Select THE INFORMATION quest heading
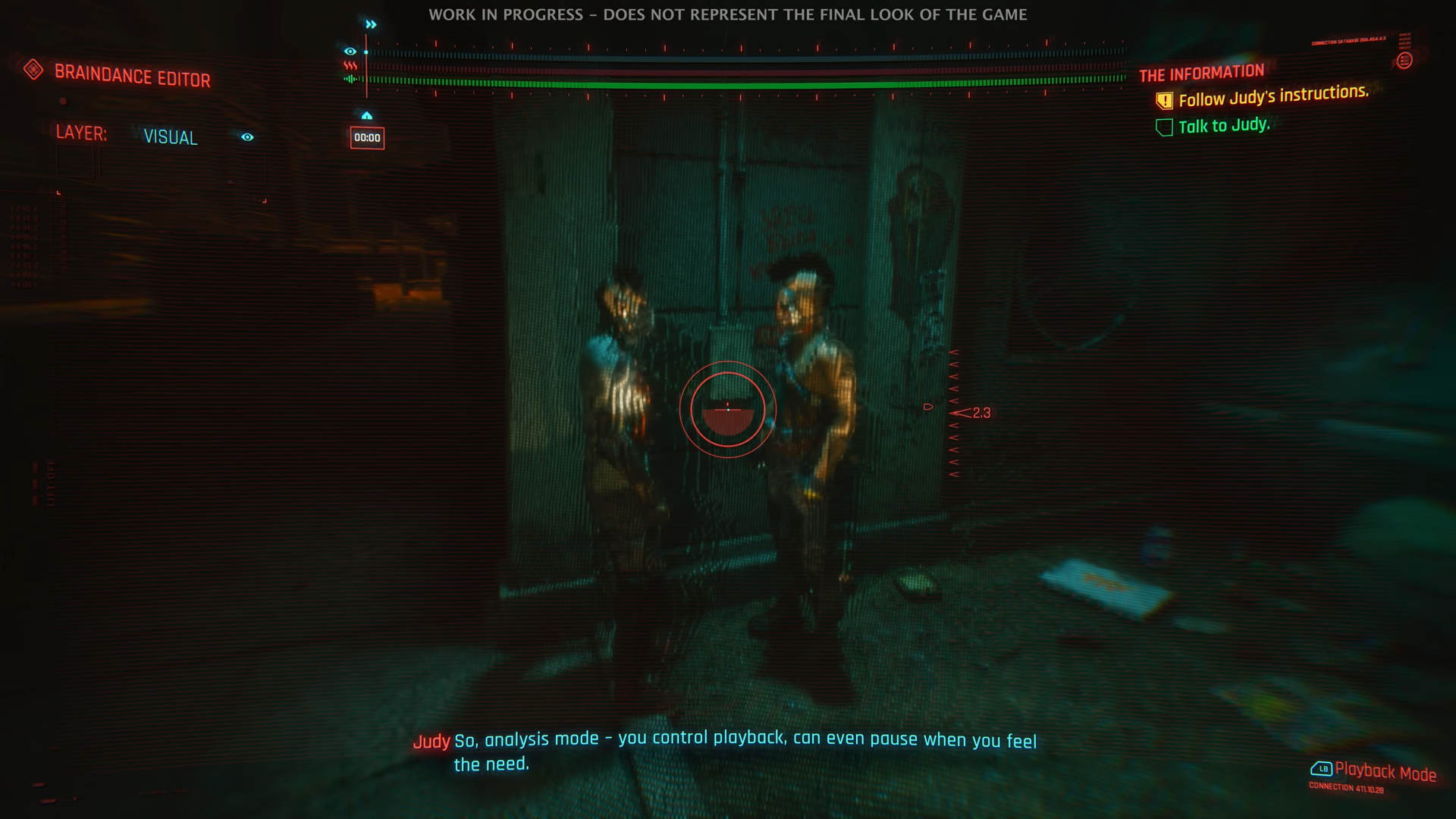Screen dimensions: 1456x819 (x=1202, y=73)
